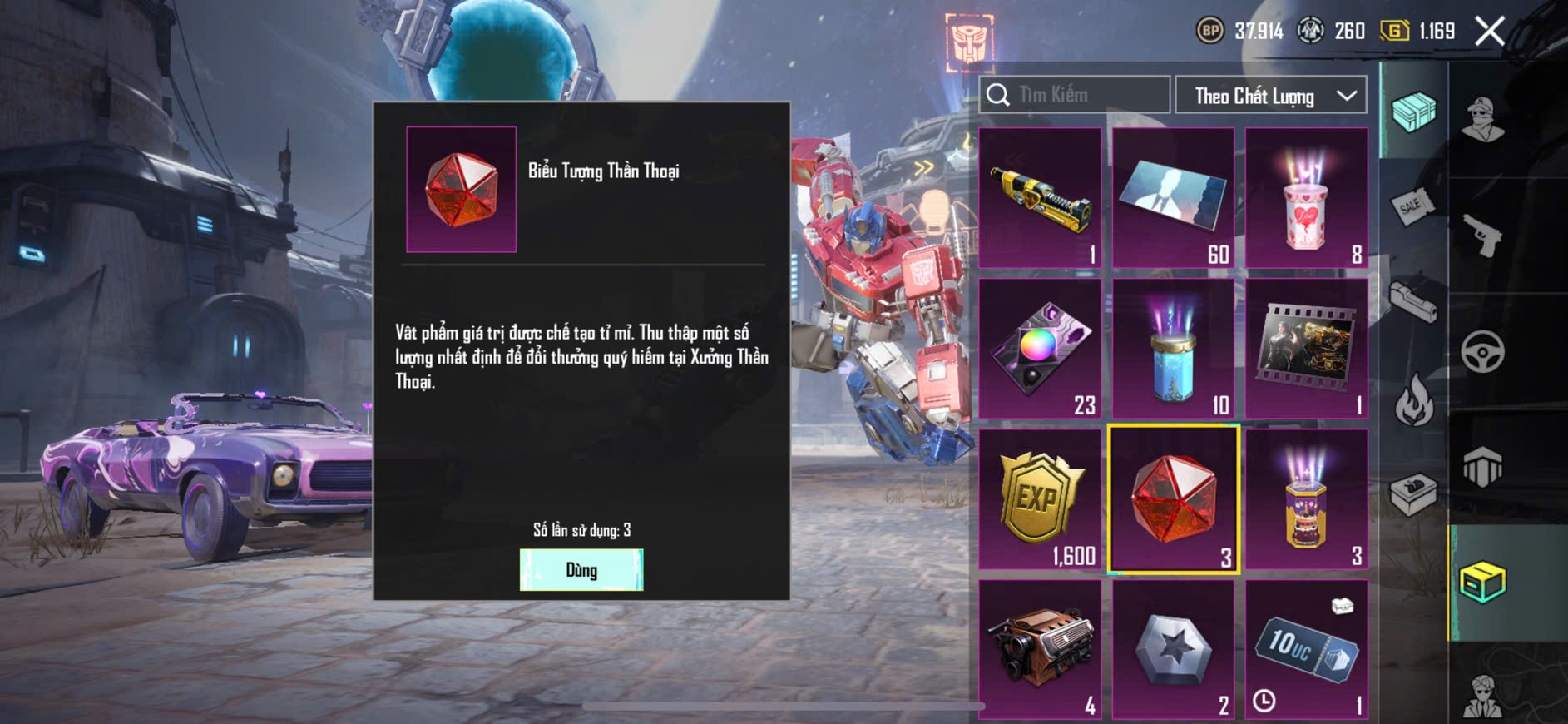Viewport: 1568px width, 724px height.
Task: Click the Tìm Kiếm search field
Action: point(1075,95)
